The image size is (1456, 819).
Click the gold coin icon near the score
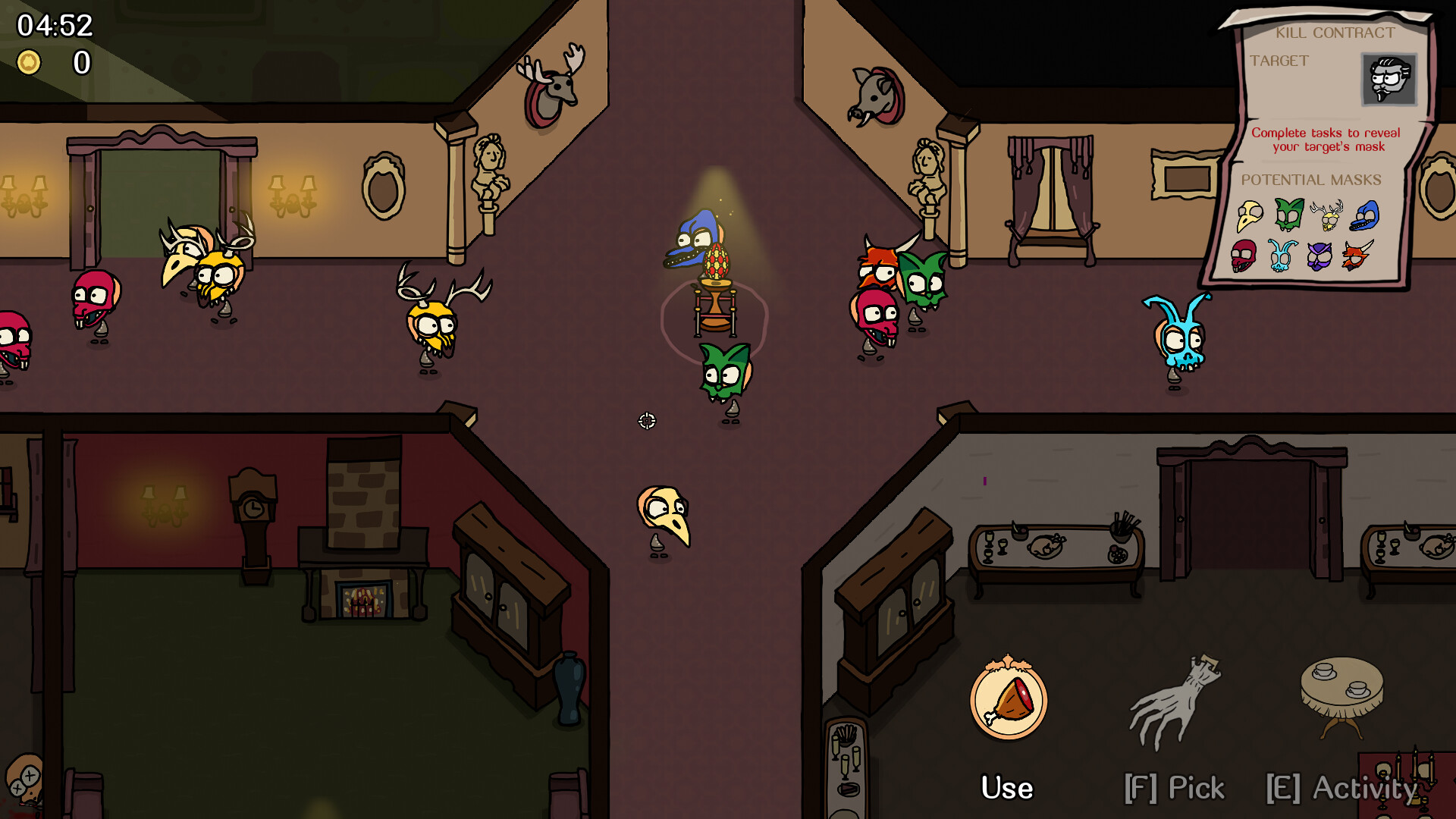point(30,63)
